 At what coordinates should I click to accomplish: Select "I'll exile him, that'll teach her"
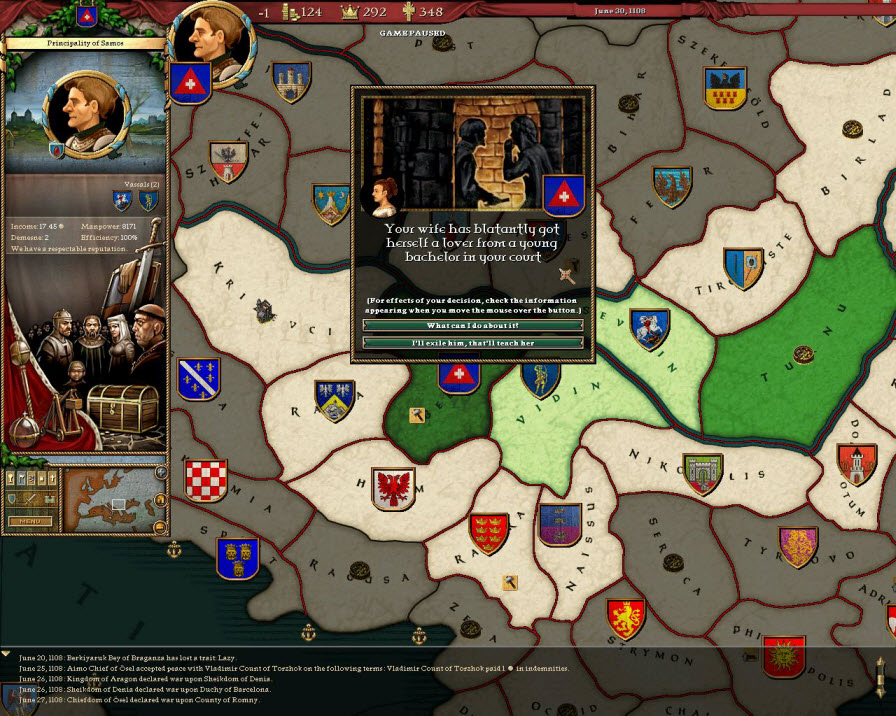[472, 343]
